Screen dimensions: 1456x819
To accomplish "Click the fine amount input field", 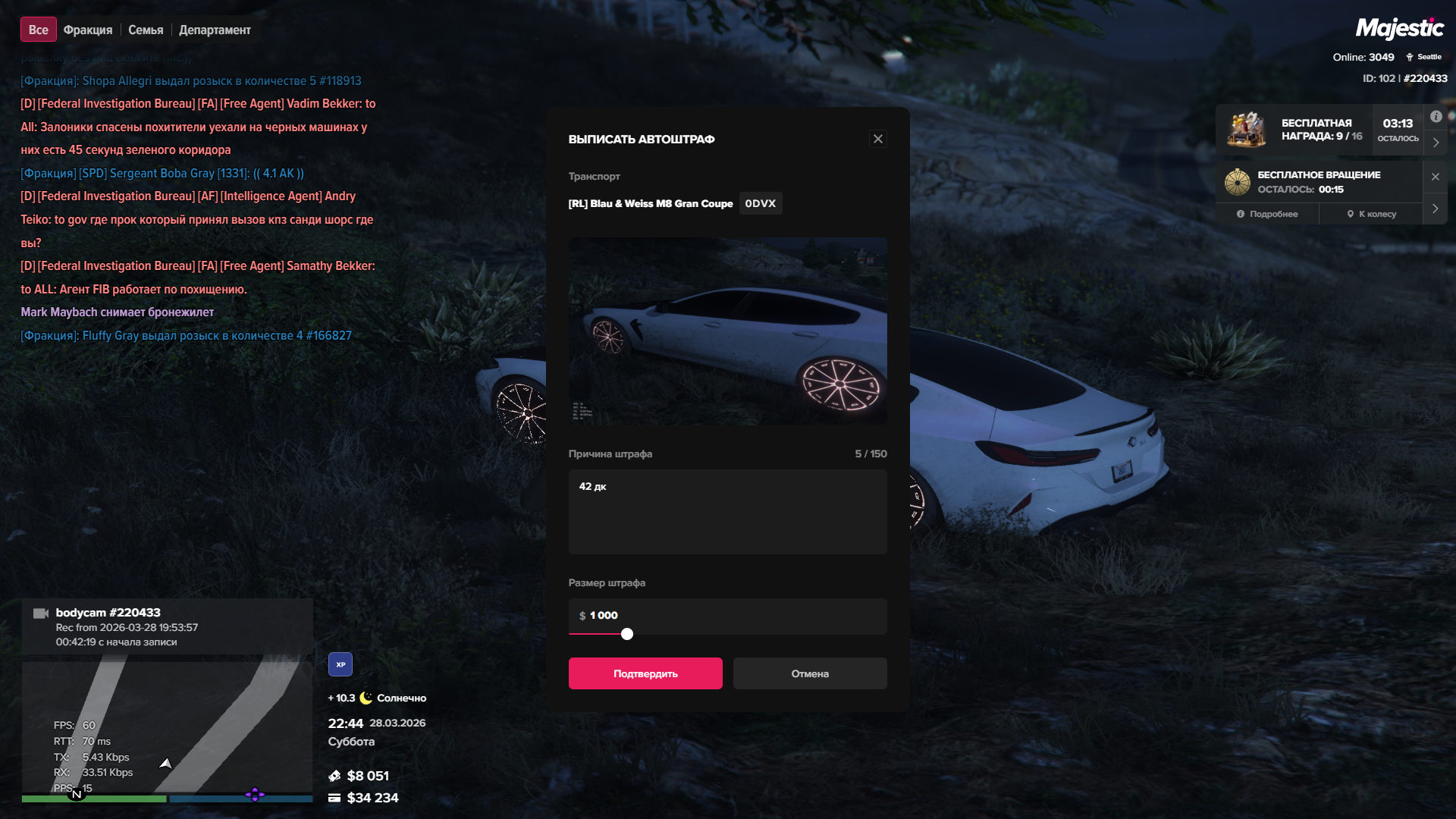I will coord(727,615).
